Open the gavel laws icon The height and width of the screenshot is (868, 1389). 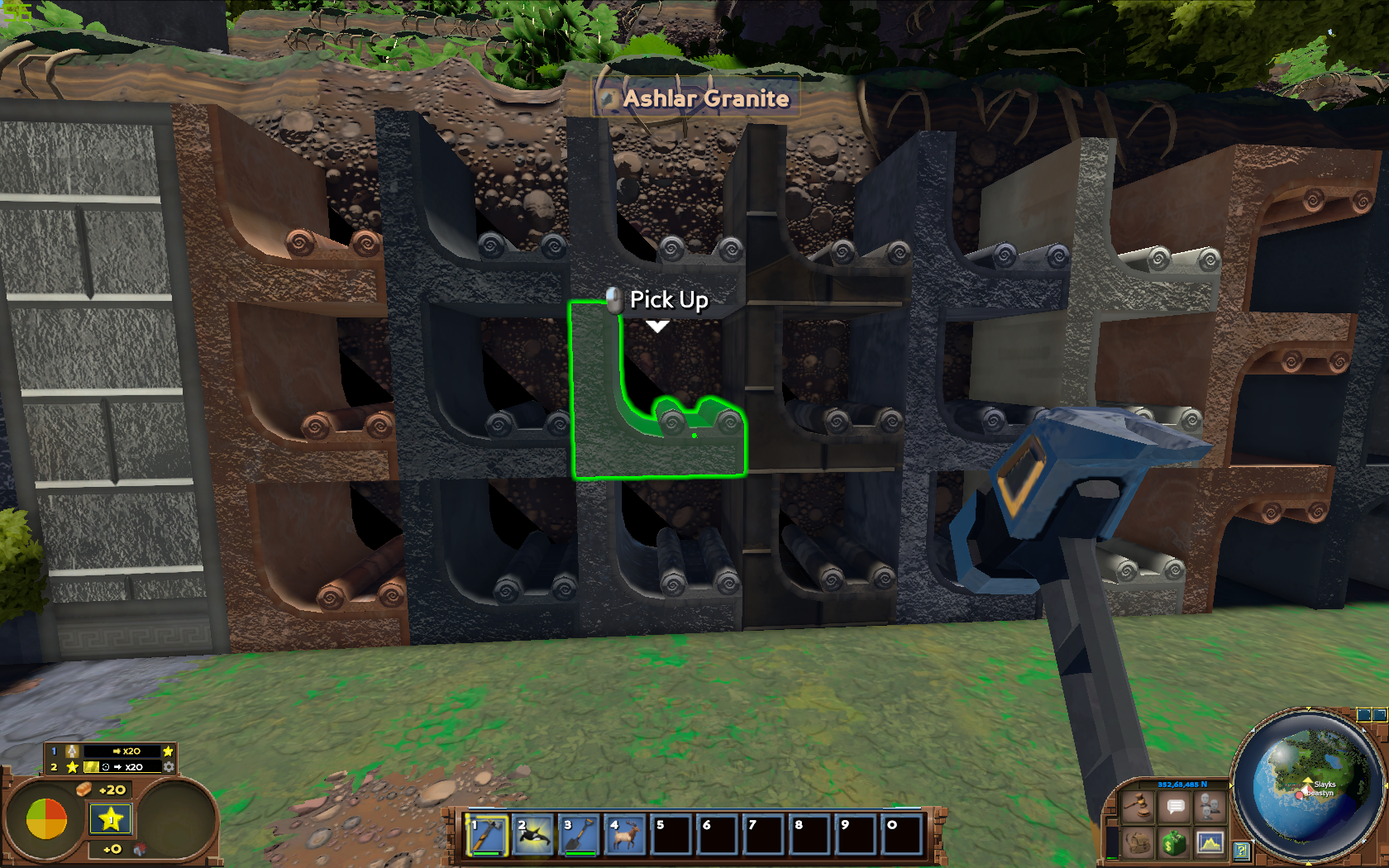[1139, 805]
